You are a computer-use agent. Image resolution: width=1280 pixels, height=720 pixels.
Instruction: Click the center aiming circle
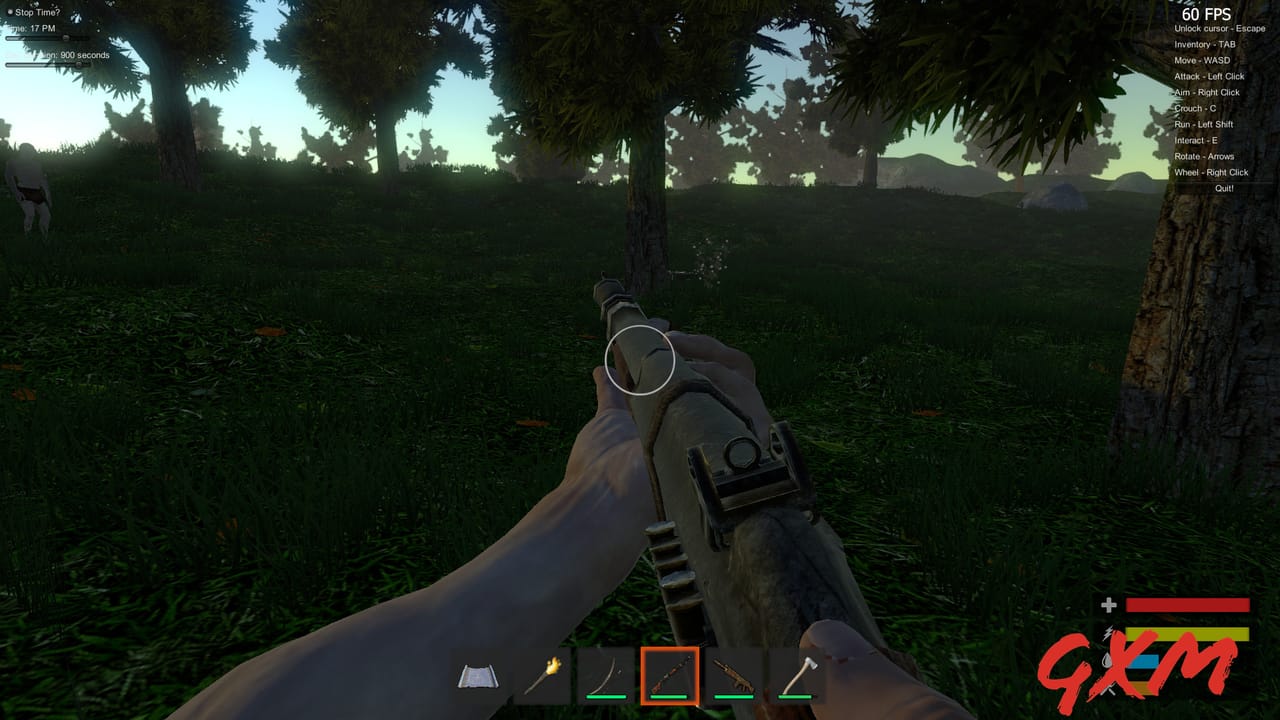coord(641,360)
